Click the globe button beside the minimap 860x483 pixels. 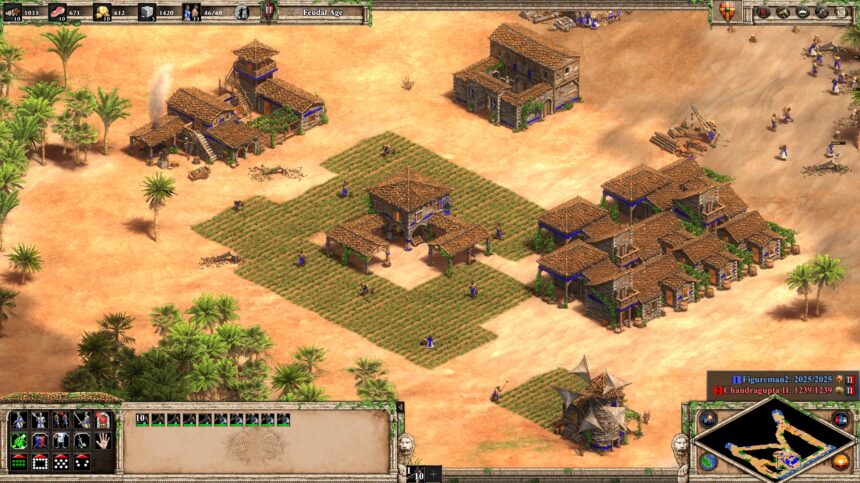(x=708, y=461)
